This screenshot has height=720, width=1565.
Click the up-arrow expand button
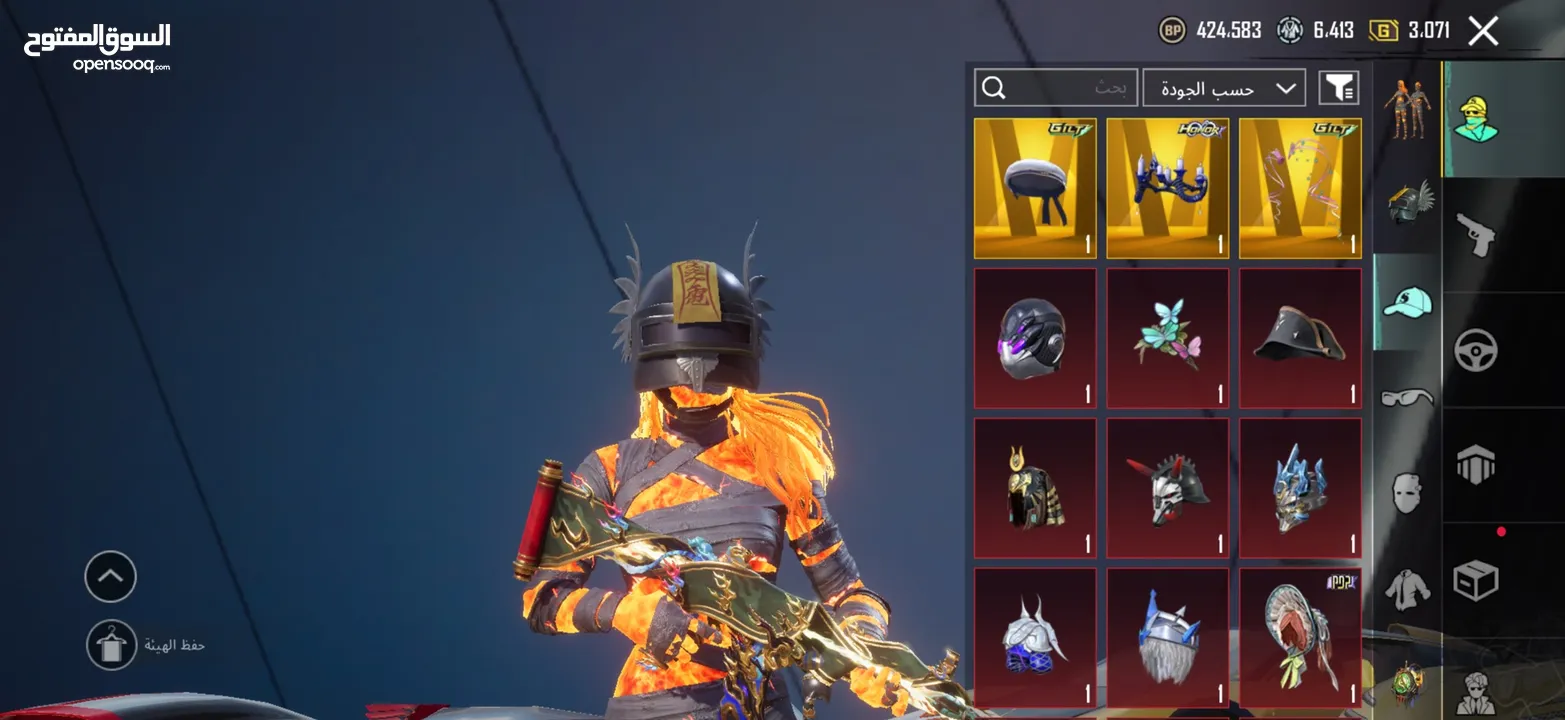(111, 577)
